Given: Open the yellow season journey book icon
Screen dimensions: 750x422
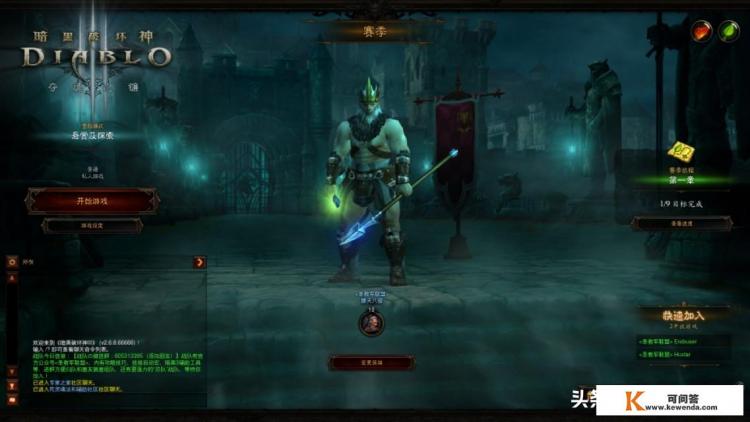Looking at the screenshot, I should (681, 153).
